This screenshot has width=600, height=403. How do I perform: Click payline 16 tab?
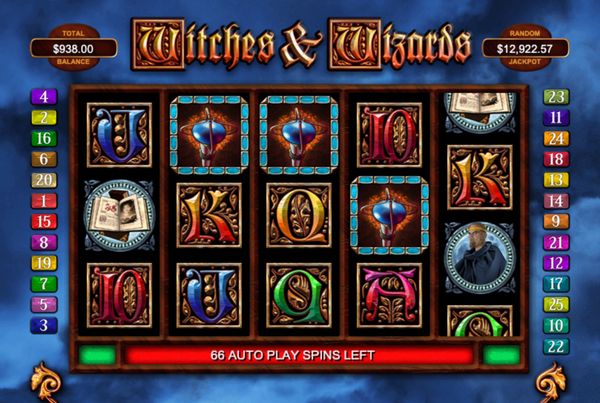(44, 138)
